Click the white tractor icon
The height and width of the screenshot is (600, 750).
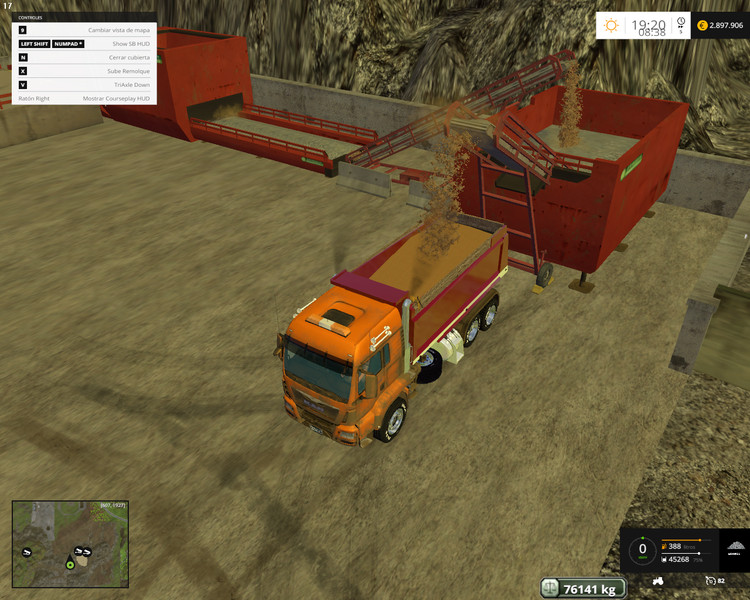pyautogui.click(x=659, y=580)
